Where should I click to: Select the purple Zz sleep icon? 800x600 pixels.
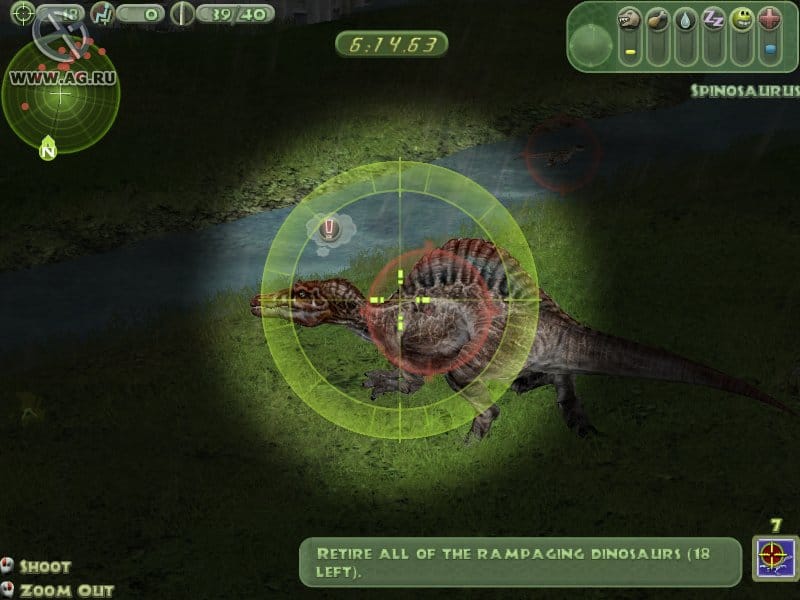[x=713, y=19]
